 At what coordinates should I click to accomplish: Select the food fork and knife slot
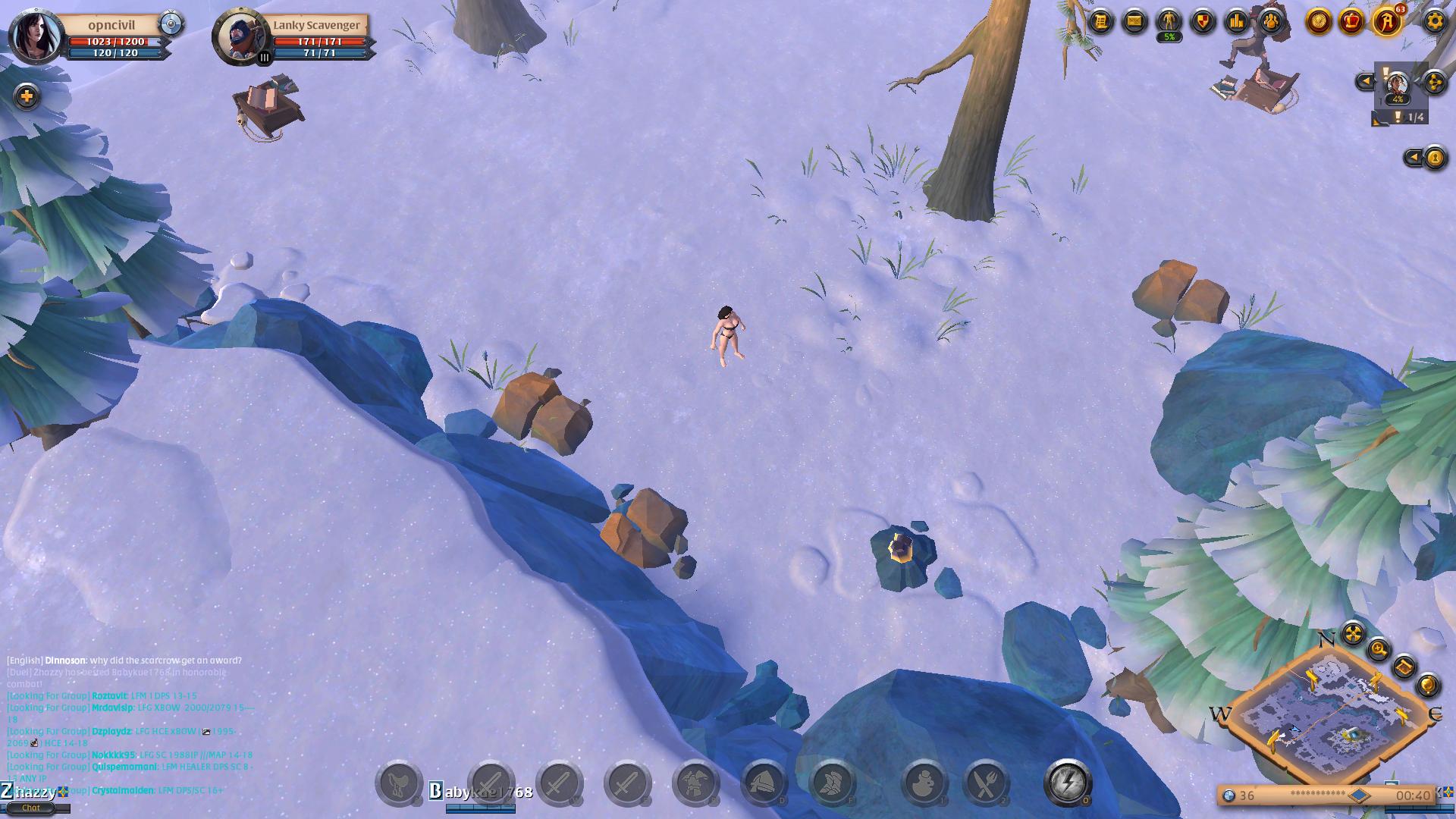point(986,783)
